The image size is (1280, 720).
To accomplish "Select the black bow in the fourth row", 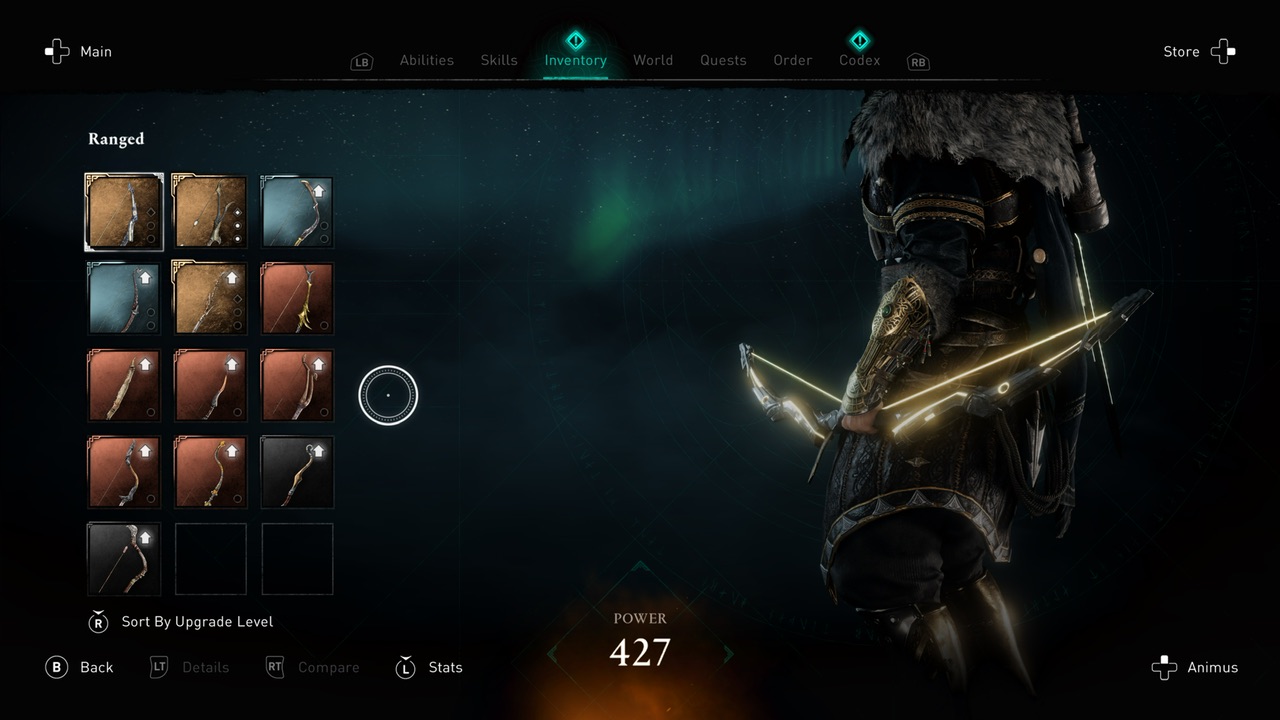I will (297, 472).
